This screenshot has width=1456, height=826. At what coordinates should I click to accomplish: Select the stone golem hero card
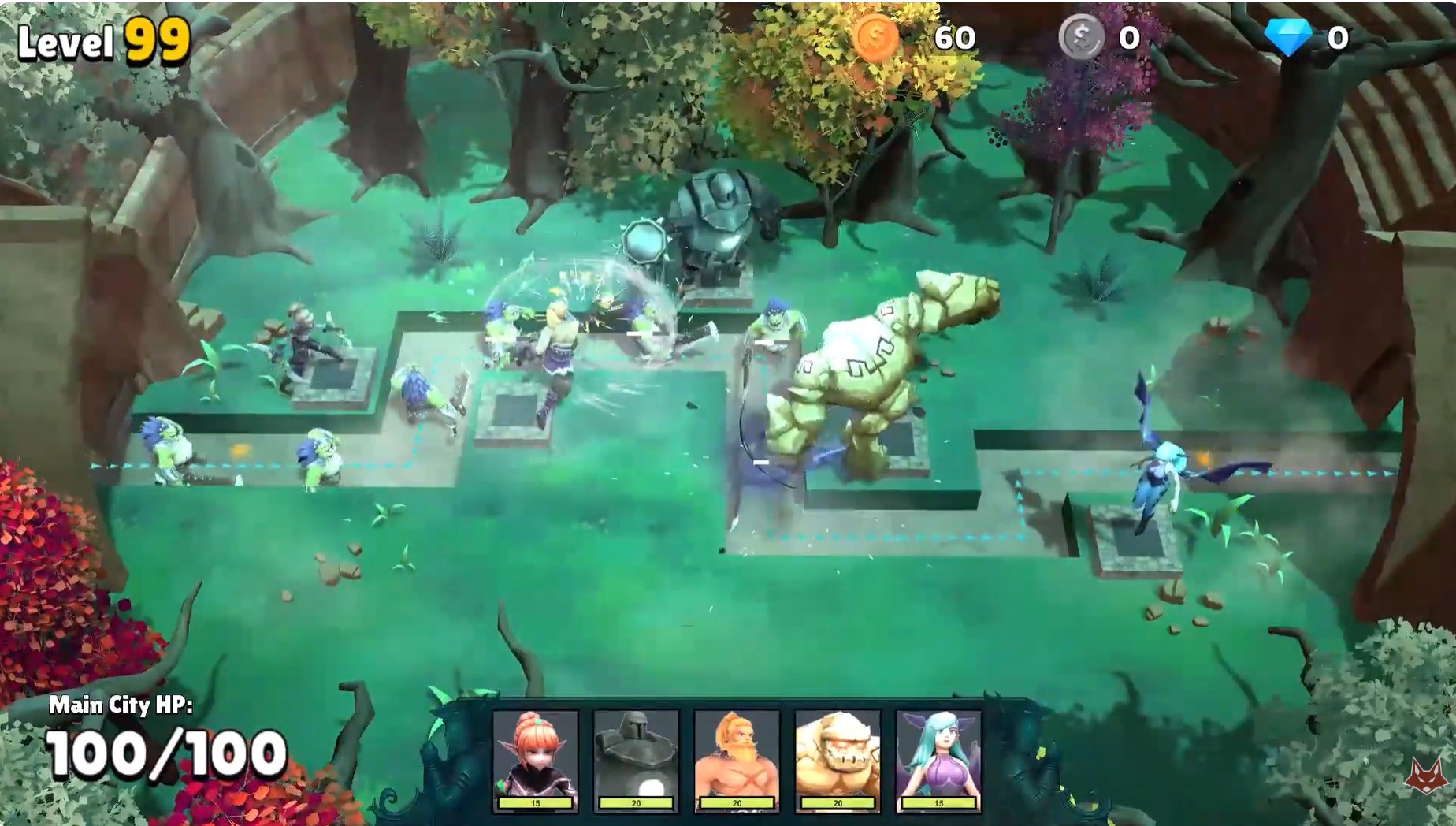coord(838,759)
